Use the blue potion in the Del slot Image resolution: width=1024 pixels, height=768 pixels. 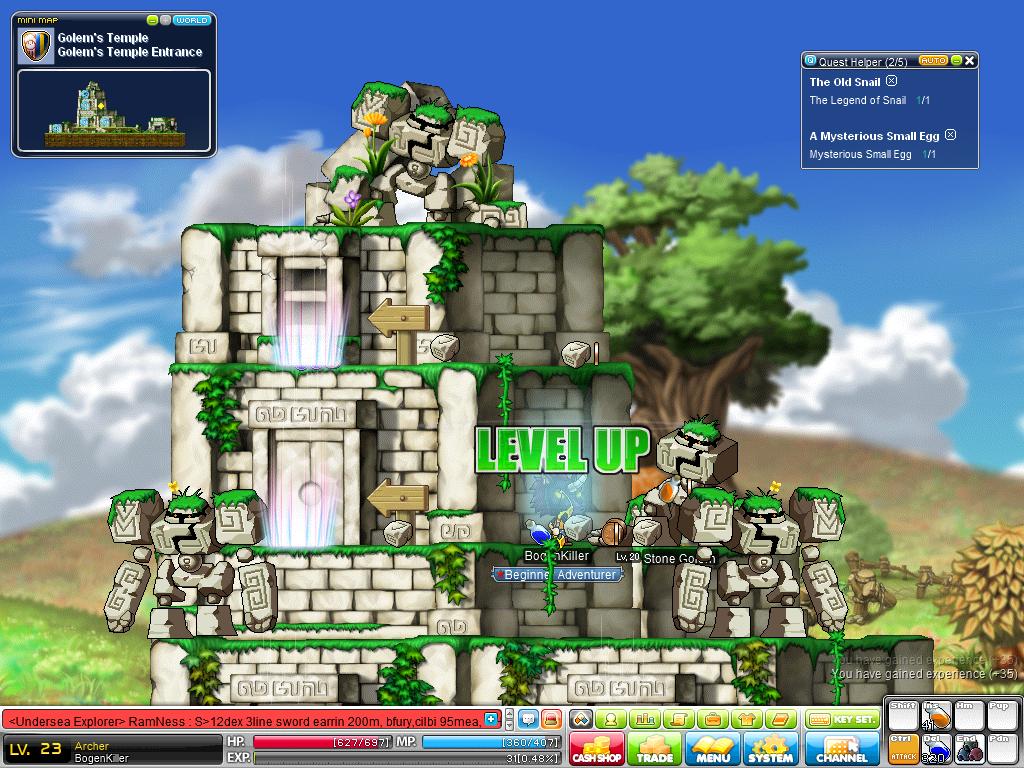pyautogui.click(x=937, y=748)
